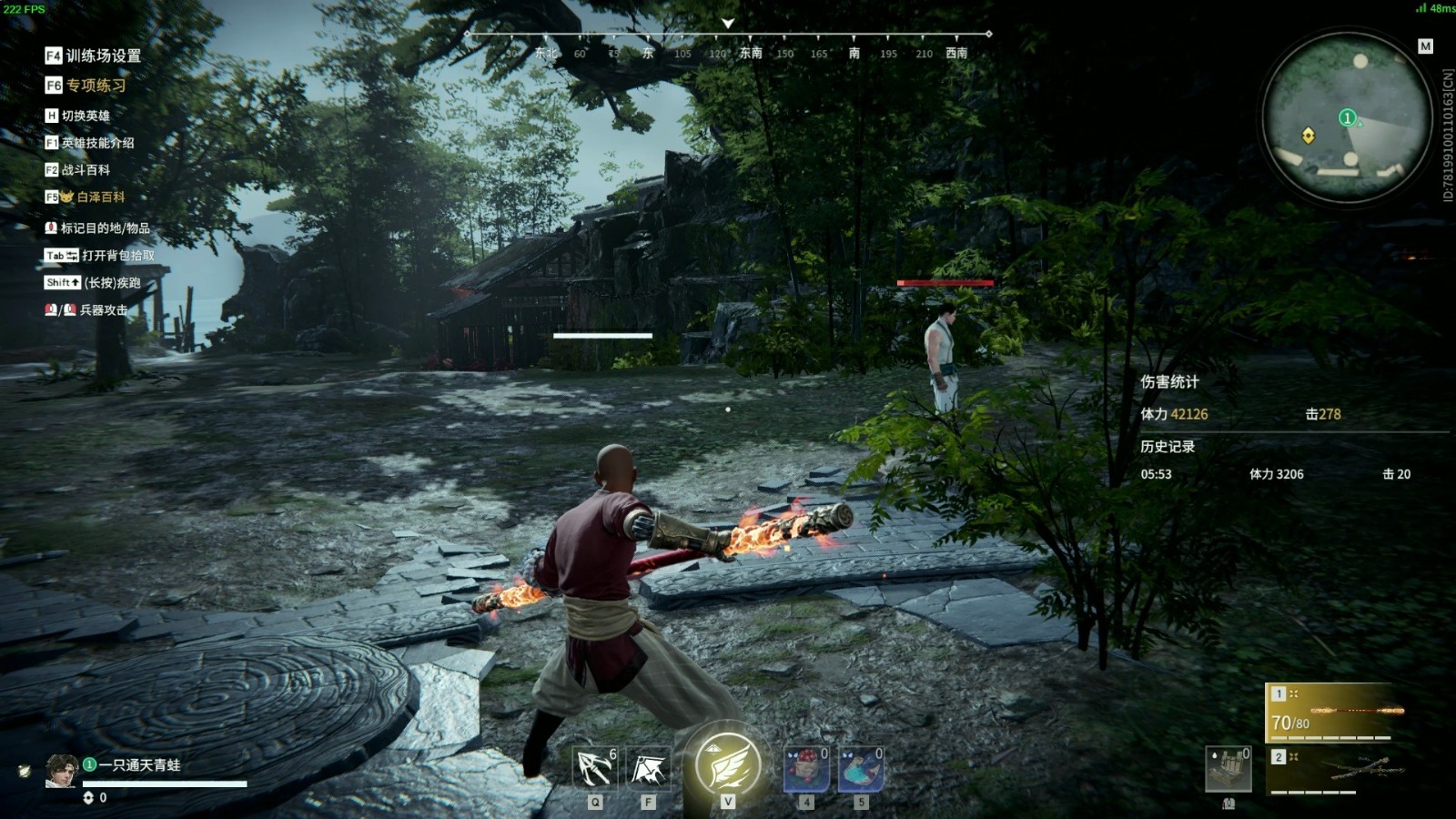Open the 训练场设置 training ground settings
The width and height of the screenshot is (1456, 819).
click(94, 56)
